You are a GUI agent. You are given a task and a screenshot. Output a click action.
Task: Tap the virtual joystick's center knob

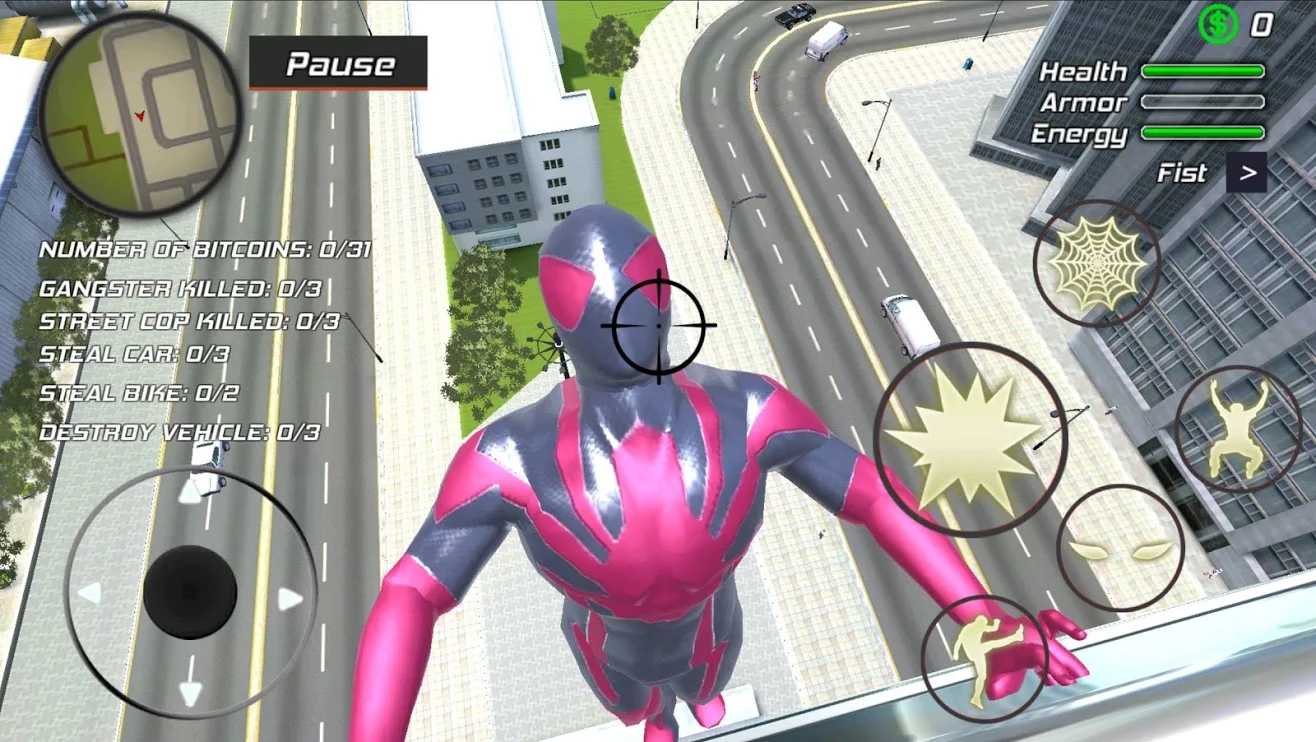pyautogui.click(x=190, y=592)
